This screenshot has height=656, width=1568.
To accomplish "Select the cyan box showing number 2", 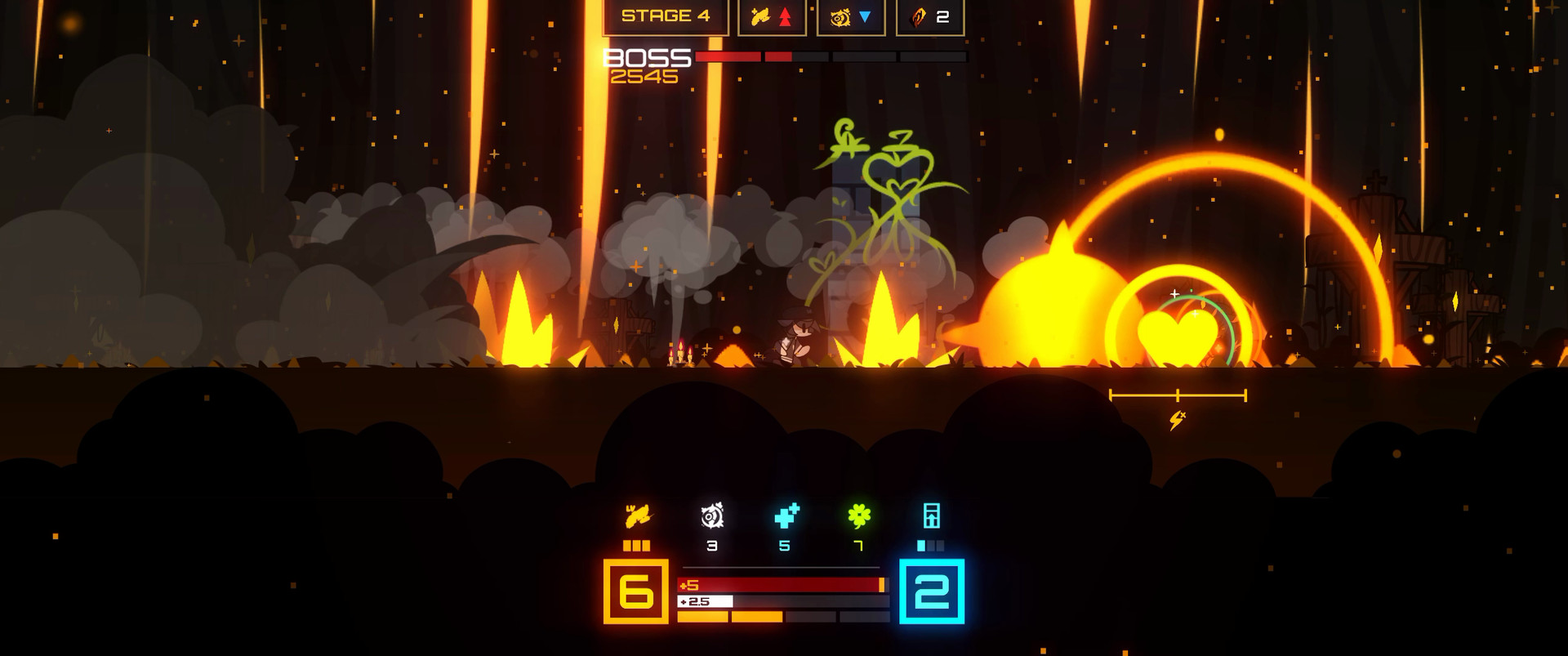I will click(932, 591).
